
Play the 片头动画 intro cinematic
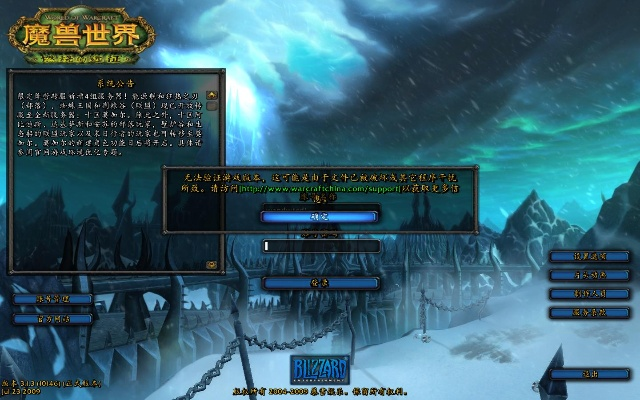(x=589, y=275)
